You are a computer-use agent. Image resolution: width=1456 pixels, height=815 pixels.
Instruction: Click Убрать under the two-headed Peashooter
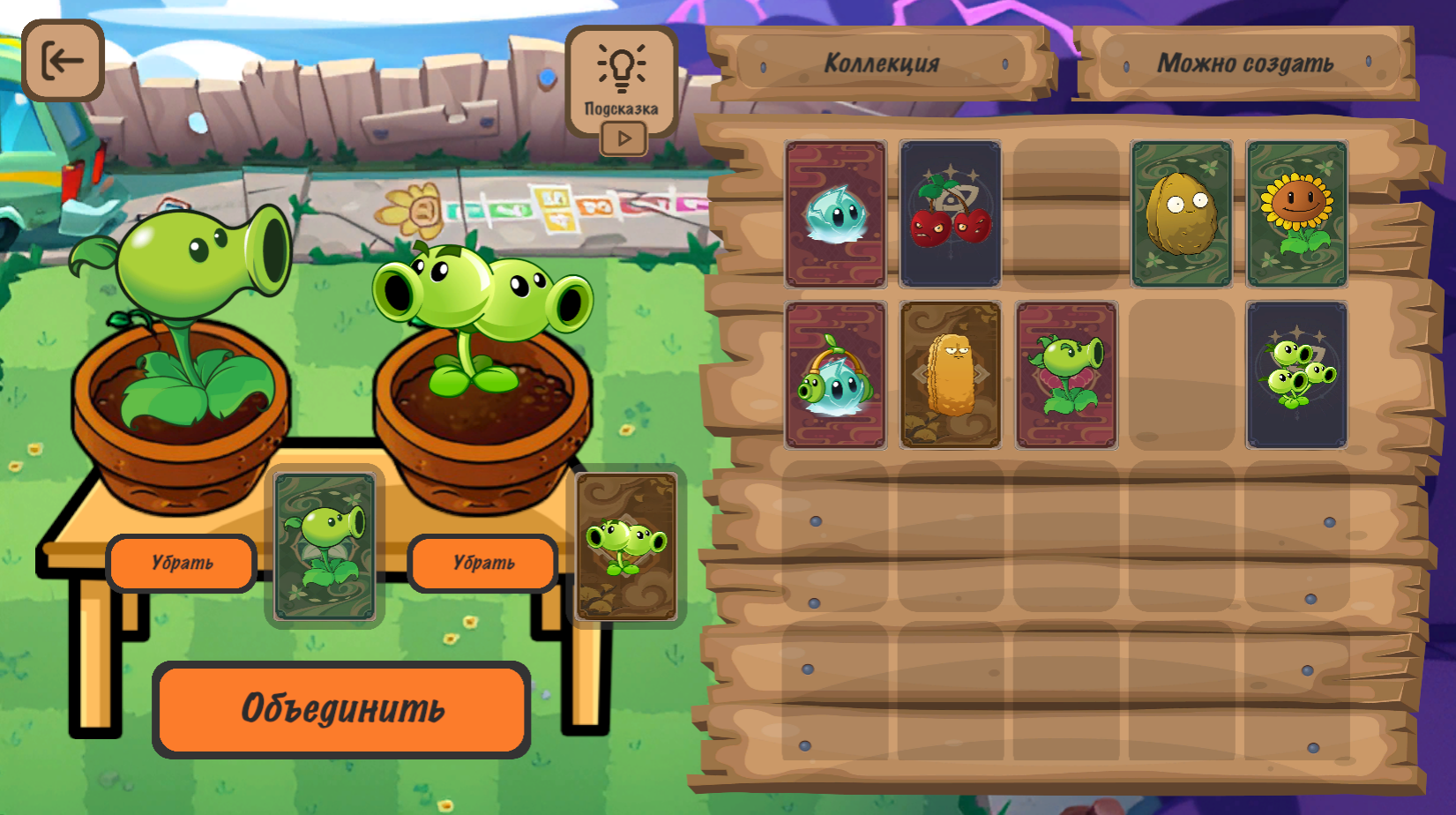coord(482,563)
